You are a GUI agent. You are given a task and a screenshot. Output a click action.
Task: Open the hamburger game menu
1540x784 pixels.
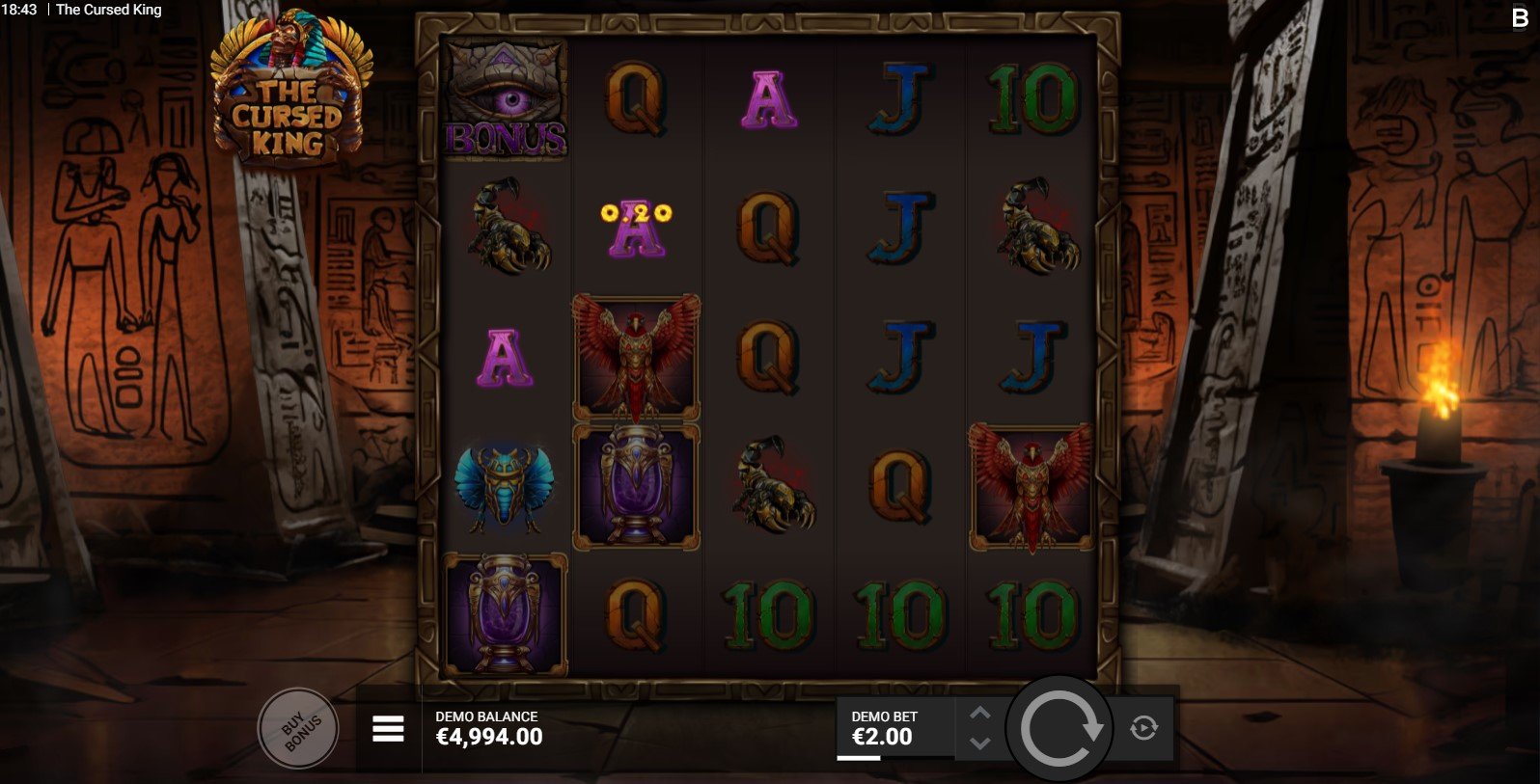pyautogui.click(x=388, y=729)
